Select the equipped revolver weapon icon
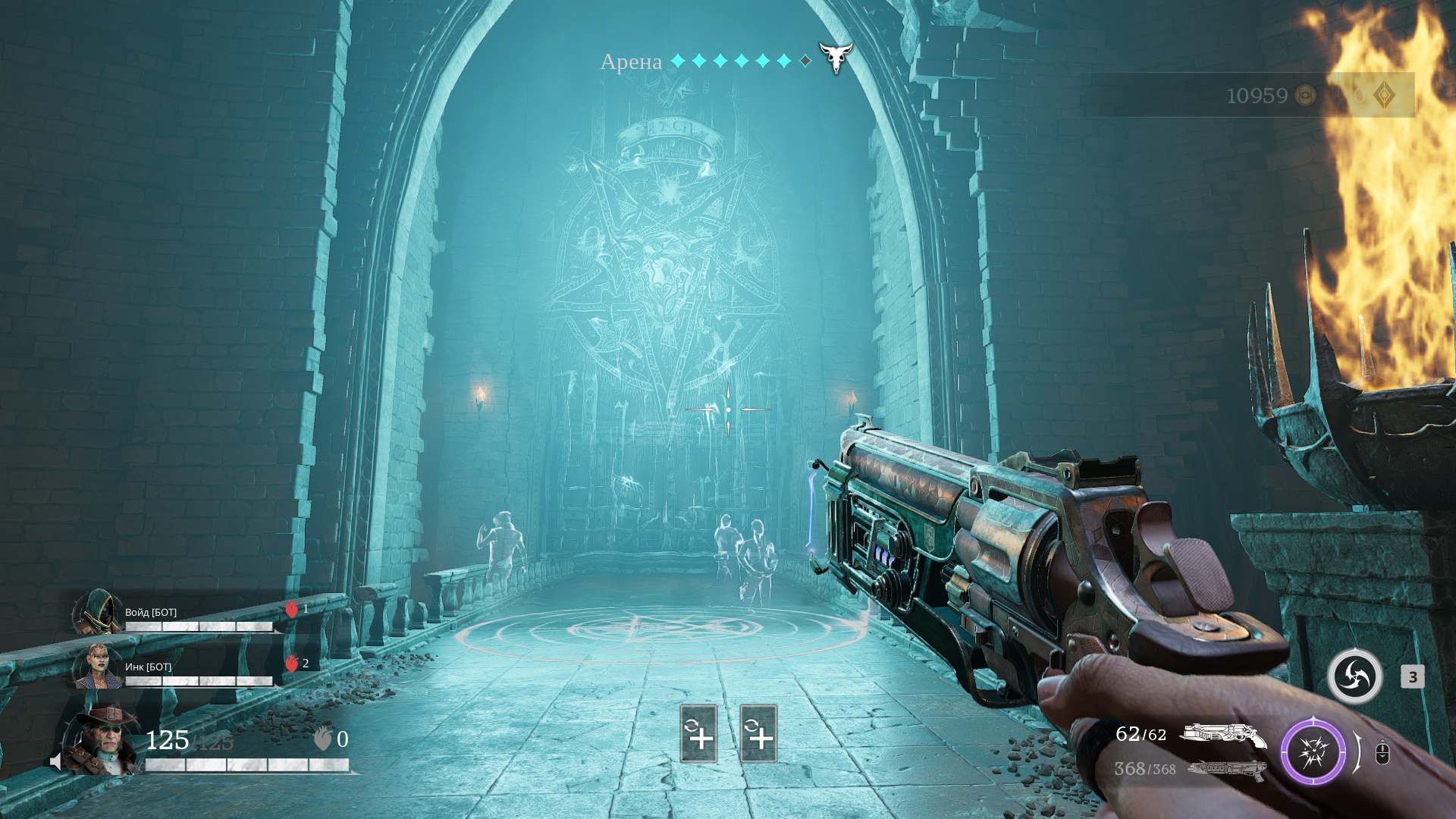The image size is (1456, 819). (x=1222, y=735)
